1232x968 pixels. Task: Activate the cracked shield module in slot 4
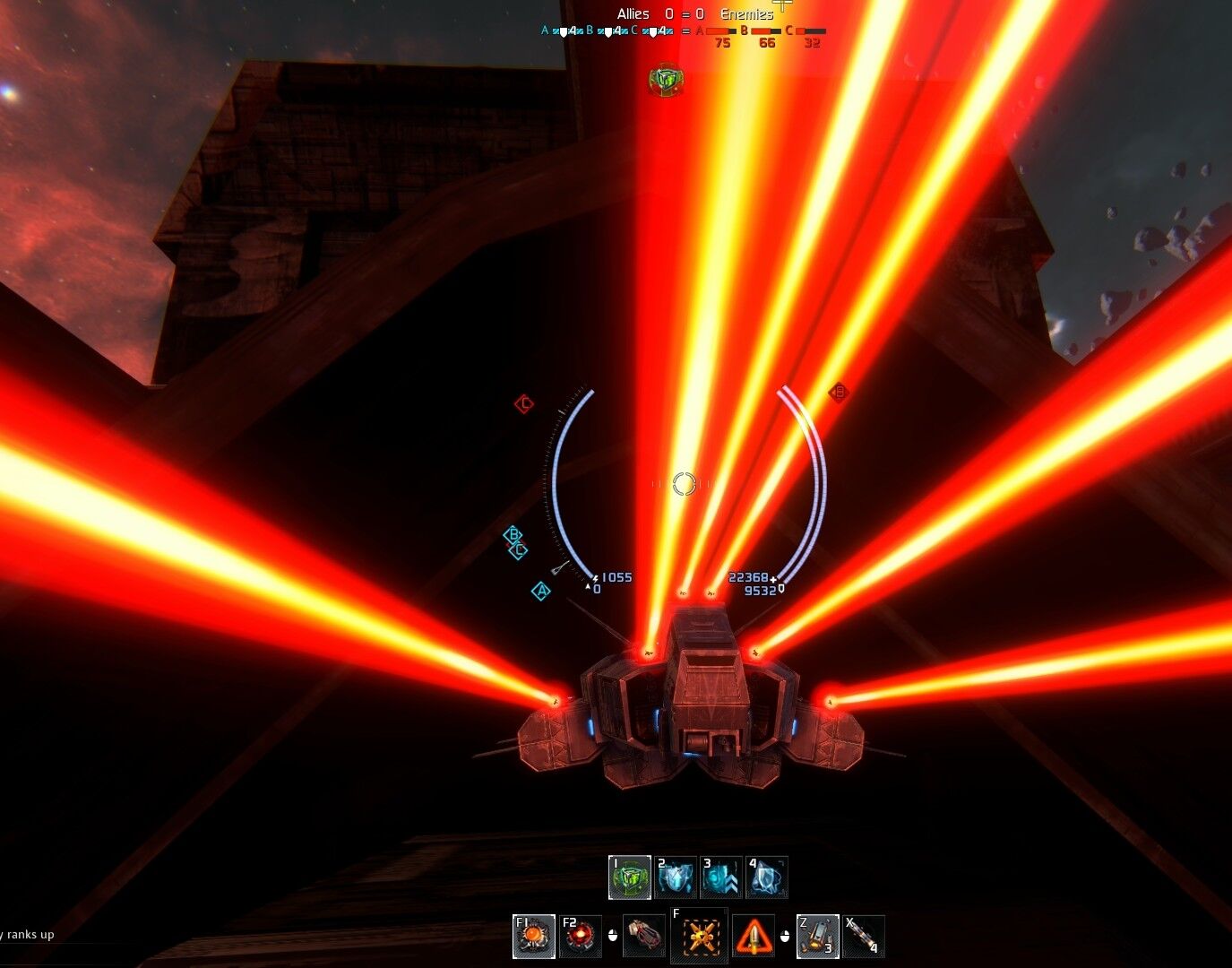tap(767, 877)
